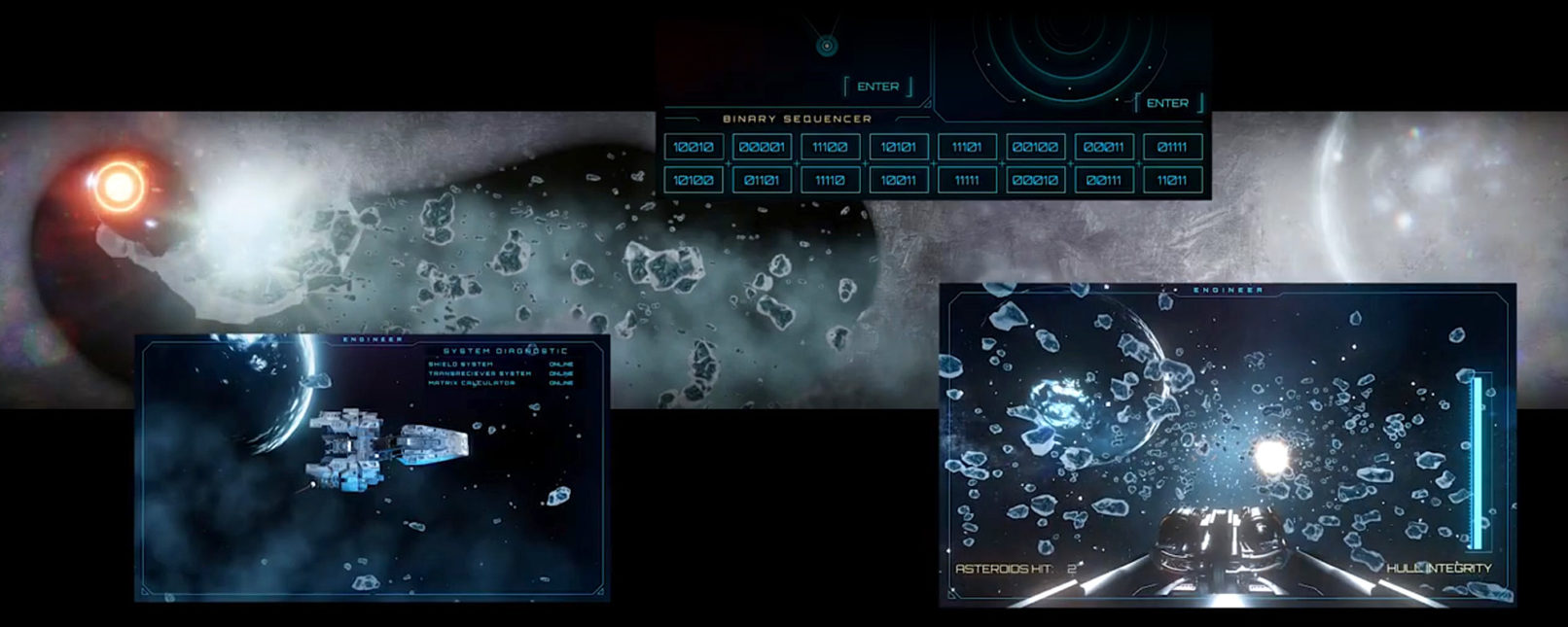Pick binary code 00010
Screen dimensions: 1568x627
(1035, 180)
